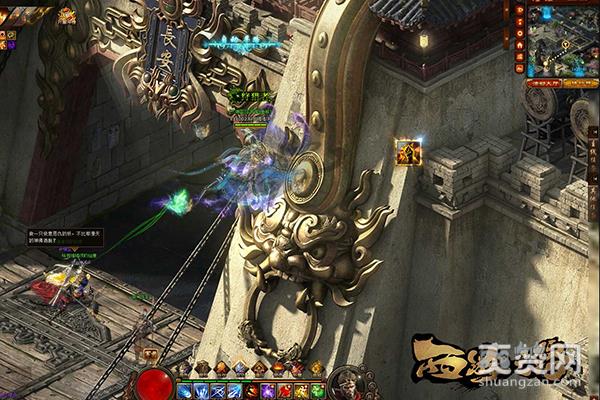Activate the first blue slash skill
600x400 pixels.
coord(187,390)
